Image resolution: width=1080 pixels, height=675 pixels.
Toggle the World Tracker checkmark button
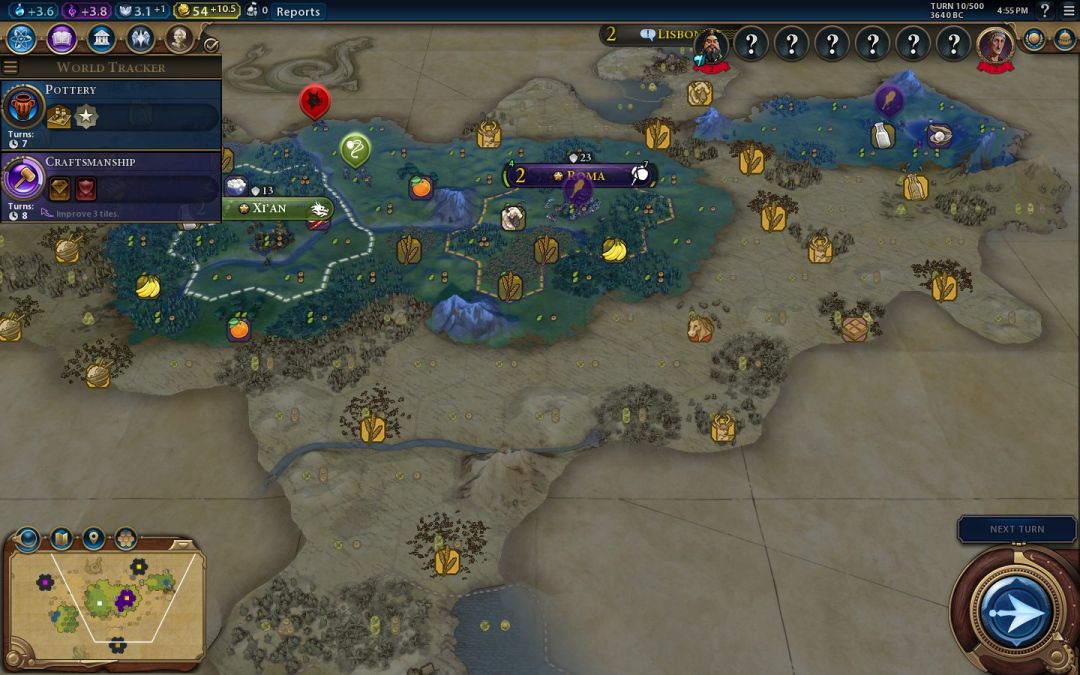click(211, 44)
